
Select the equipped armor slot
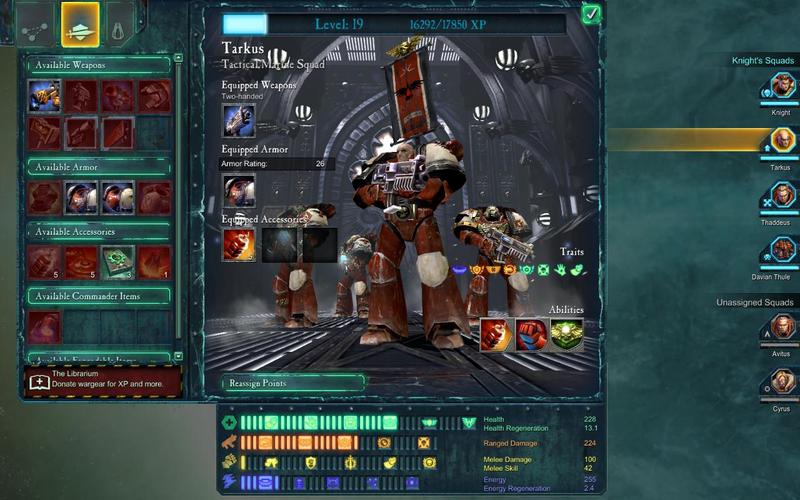pyautogui.click(x=239, y=190)
